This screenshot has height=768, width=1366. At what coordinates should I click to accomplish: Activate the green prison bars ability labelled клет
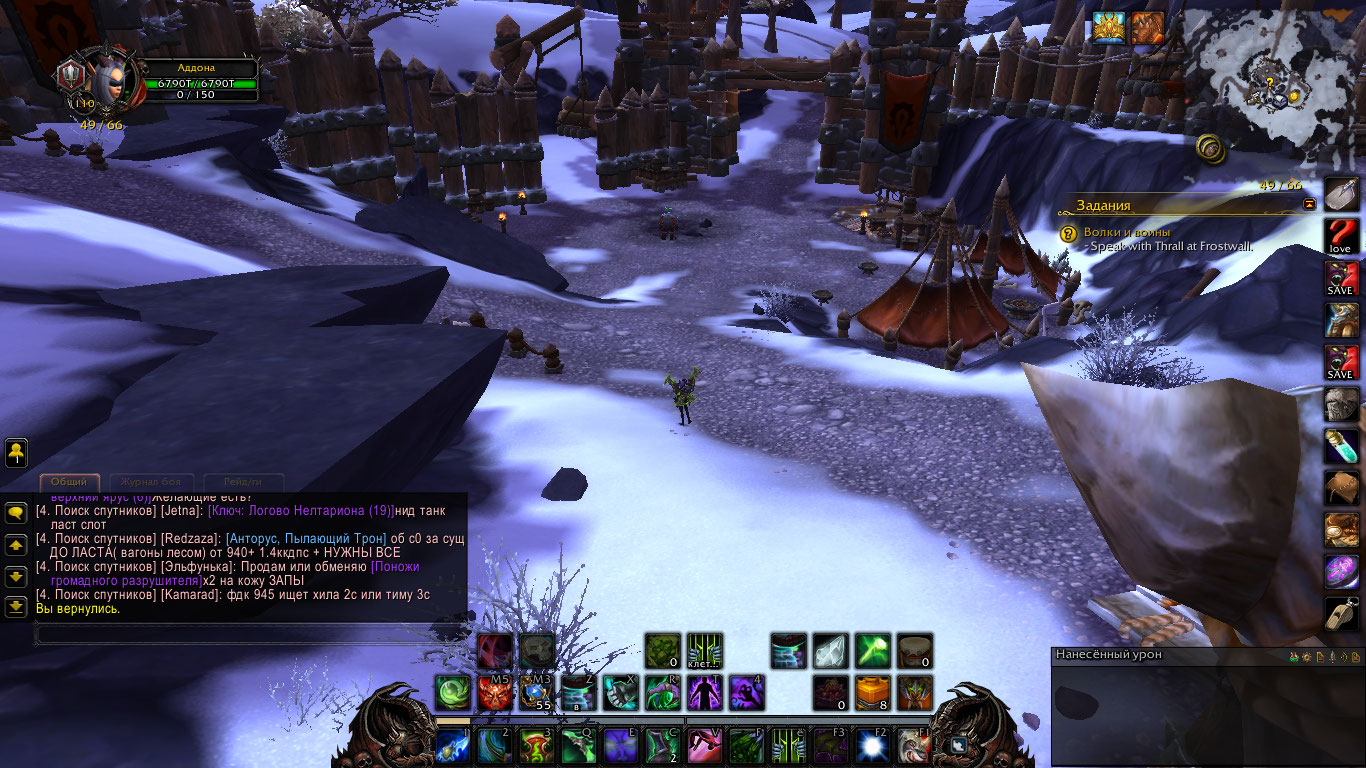click(x=705, y=651)
